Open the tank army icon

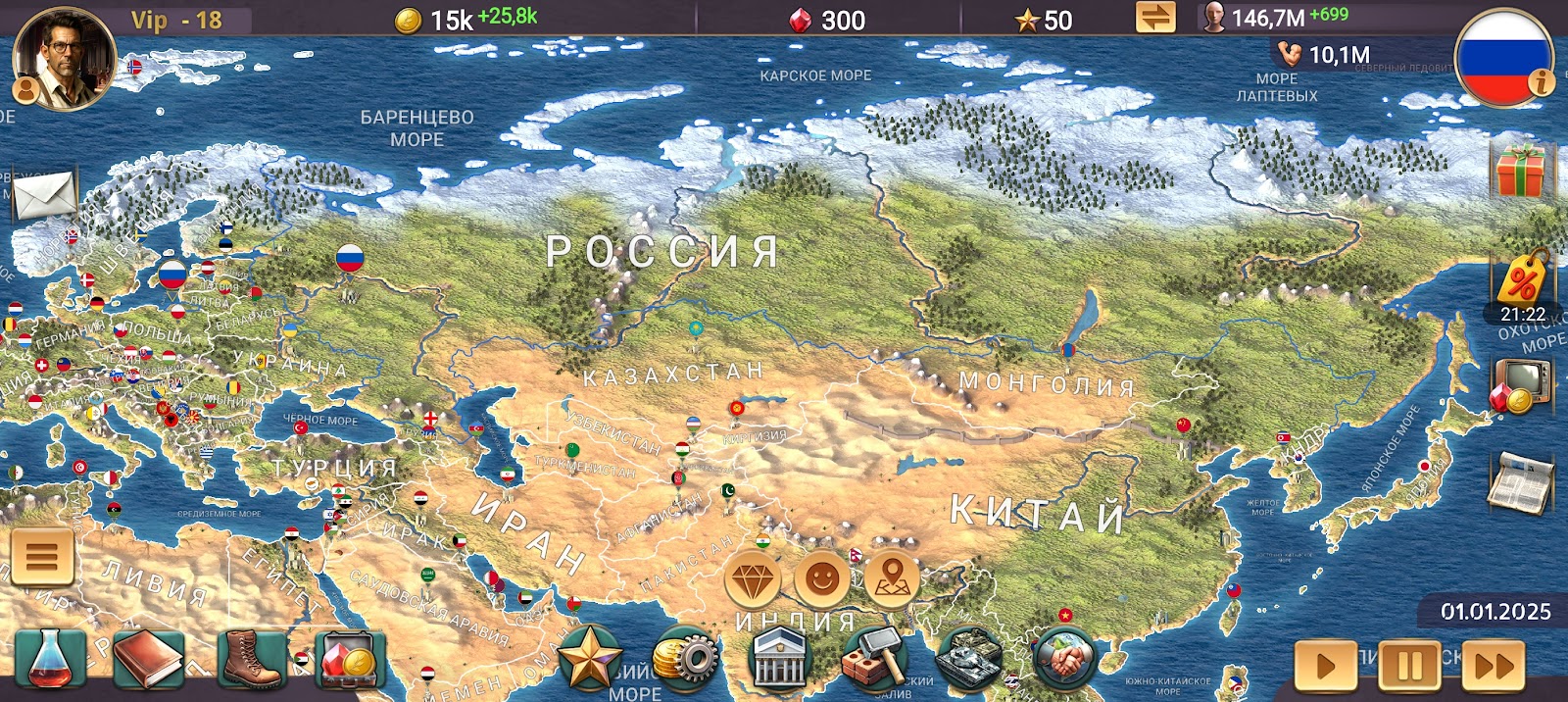pos(968,659)
